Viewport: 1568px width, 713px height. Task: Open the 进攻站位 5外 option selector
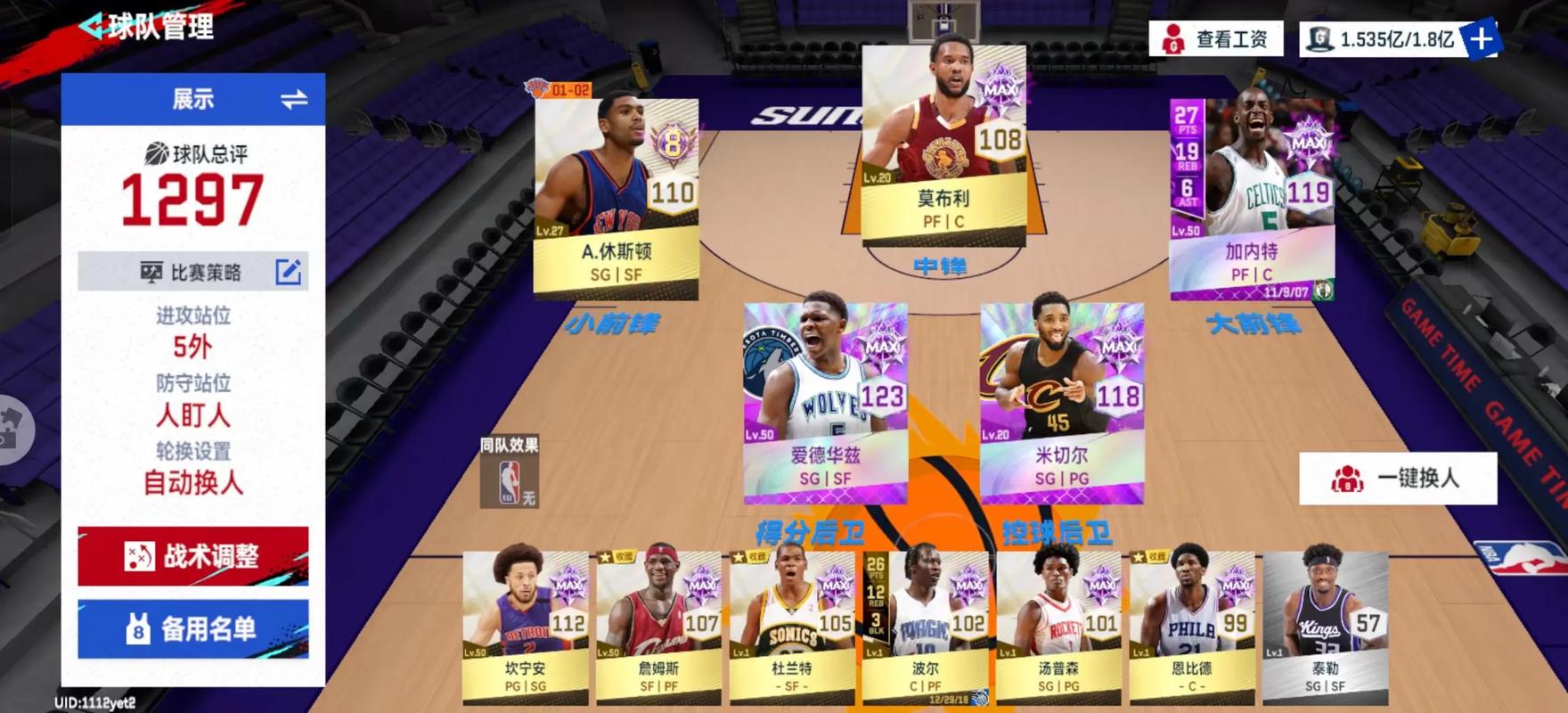point(192,348)
